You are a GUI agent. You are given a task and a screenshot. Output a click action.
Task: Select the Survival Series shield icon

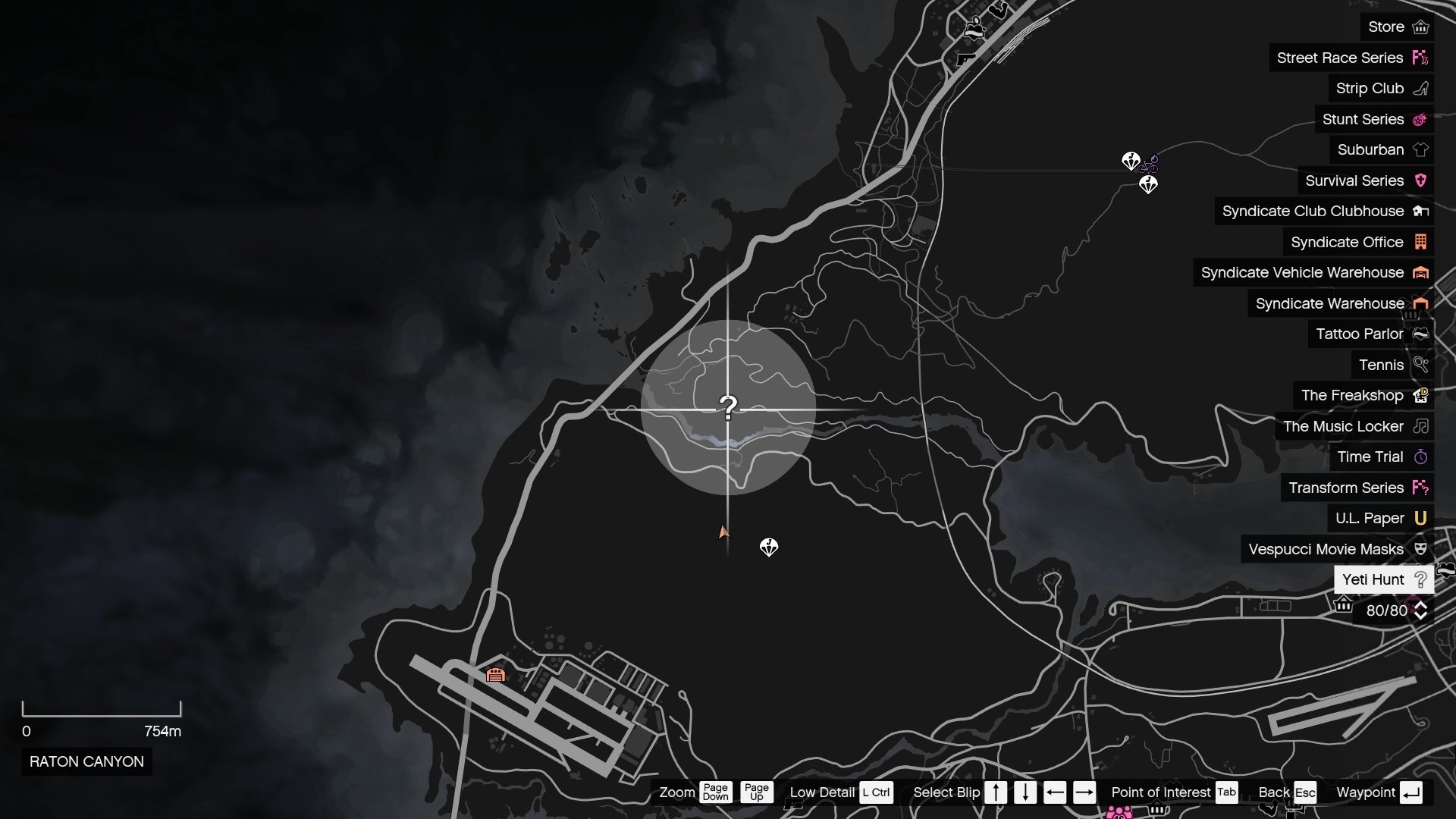[1420, 180]
